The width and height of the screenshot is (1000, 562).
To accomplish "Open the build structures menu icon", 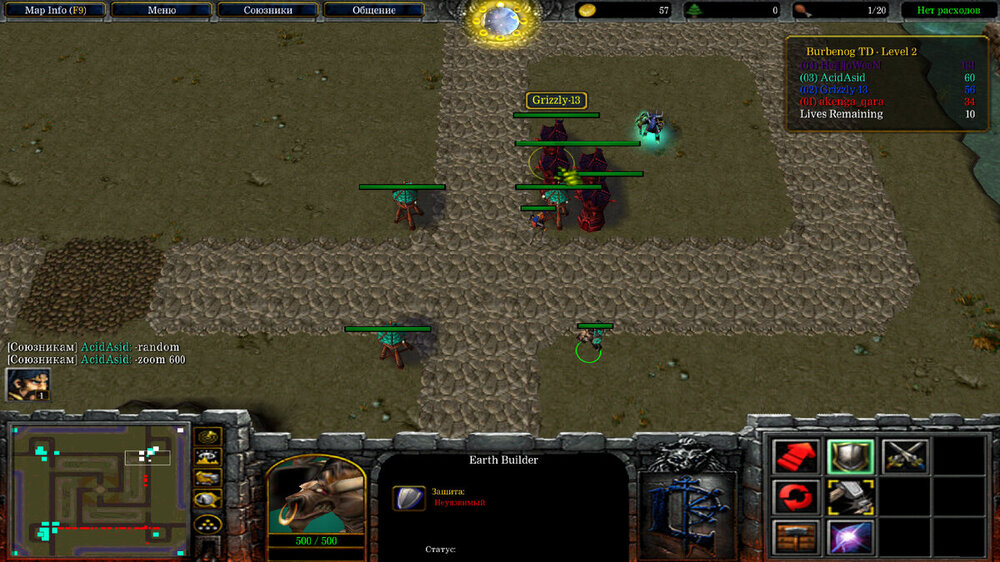I will (796, 536).
